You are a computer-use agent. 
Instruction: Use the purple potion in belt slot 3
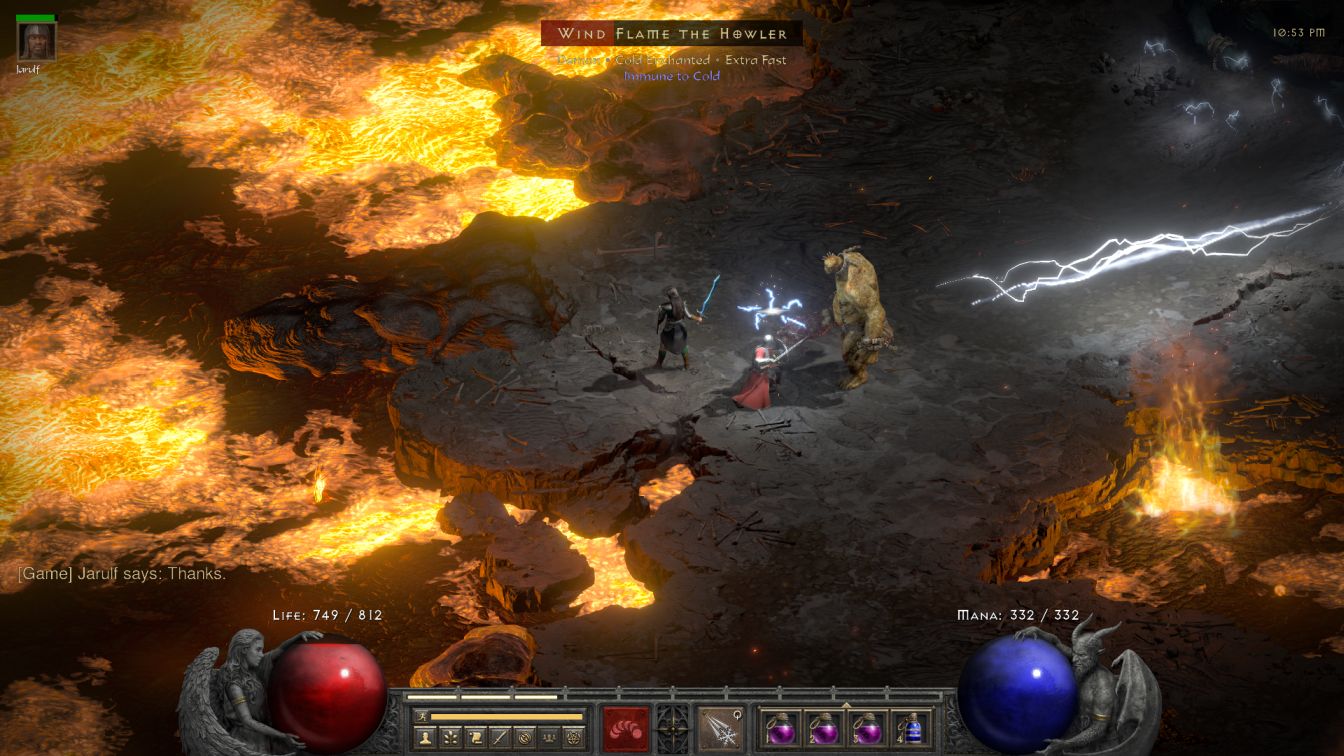[866, 729]
